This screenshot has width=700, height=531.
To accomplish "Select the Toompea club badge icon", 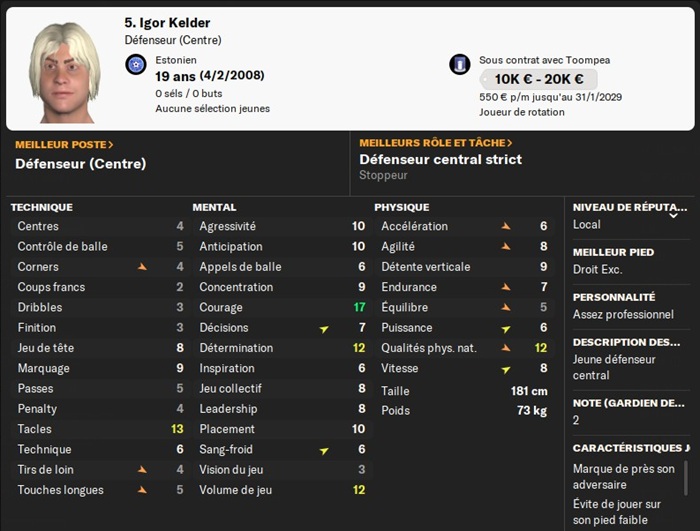I will pos(460,65).
